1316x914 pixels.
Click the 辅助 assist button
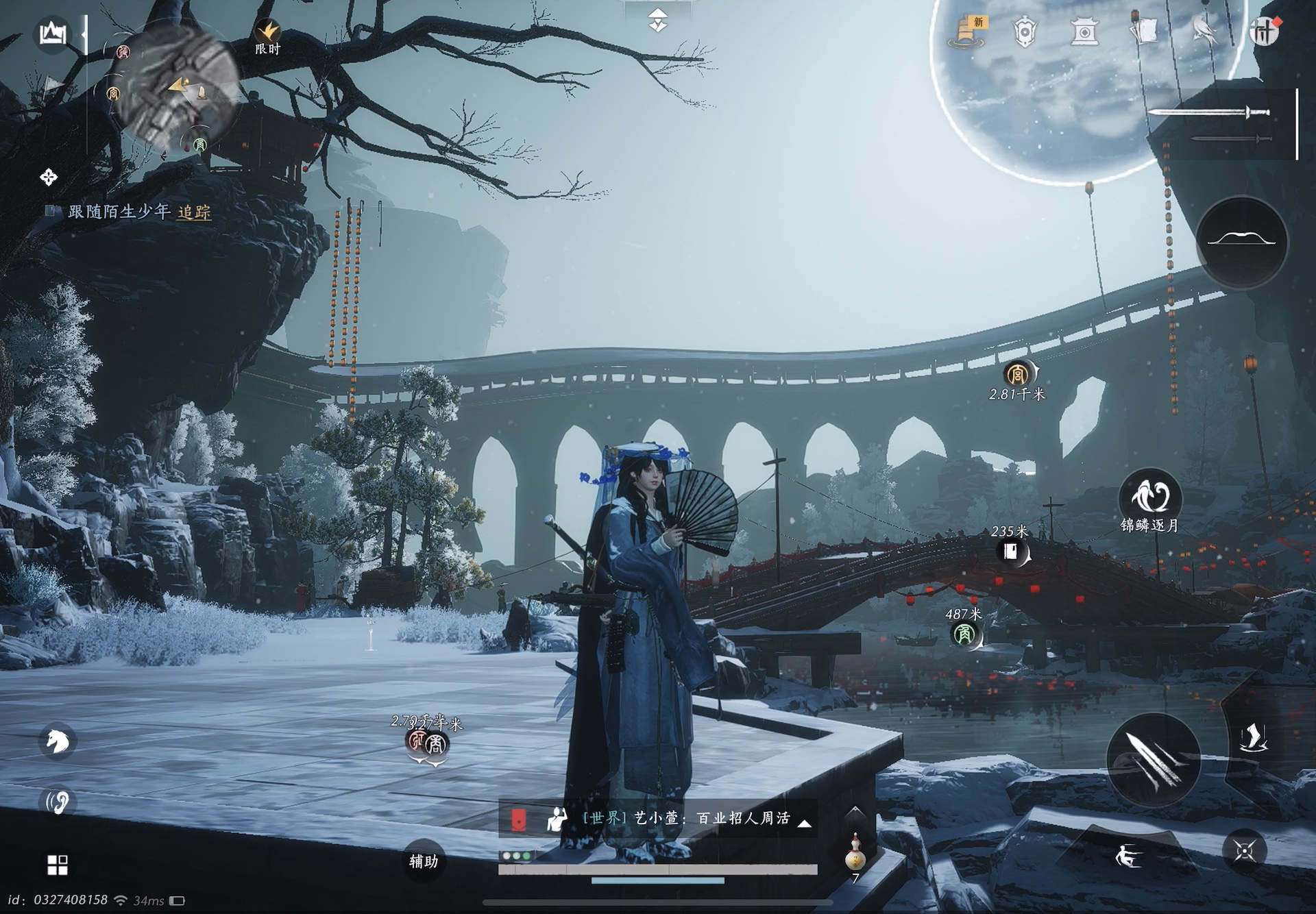(423, 861)
